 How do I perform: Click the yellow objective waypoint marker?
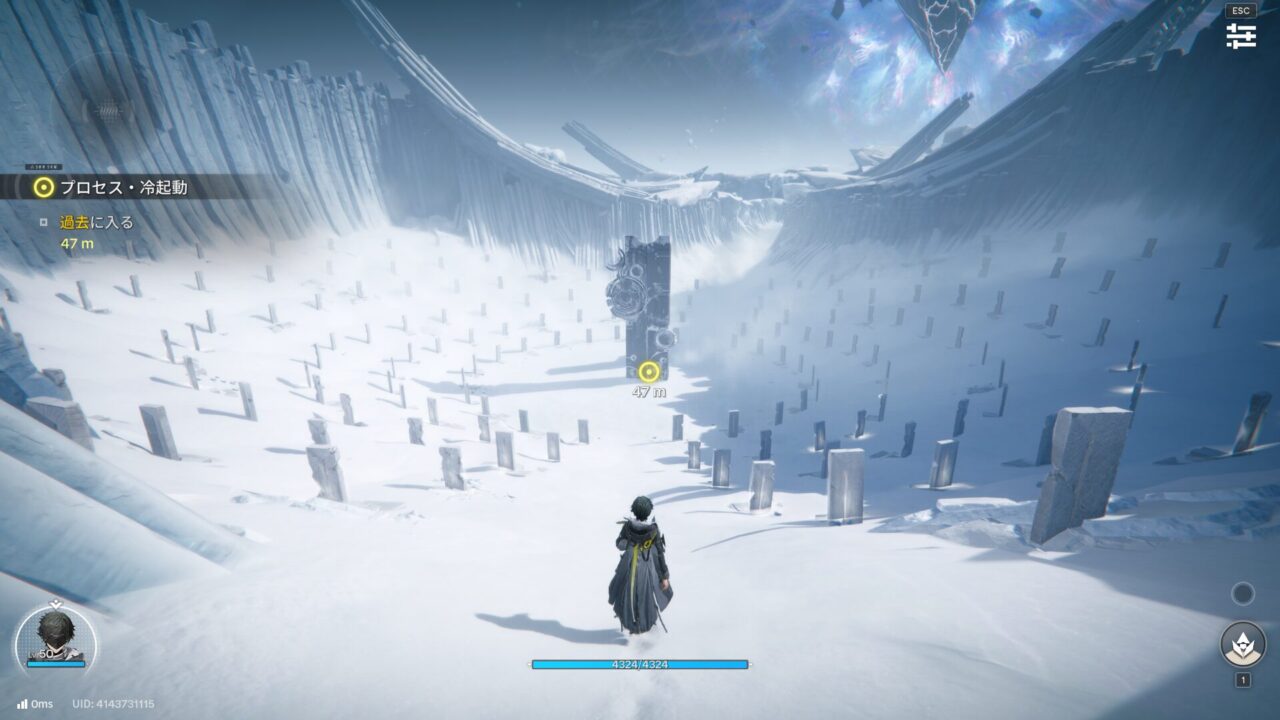coord(649,372)
